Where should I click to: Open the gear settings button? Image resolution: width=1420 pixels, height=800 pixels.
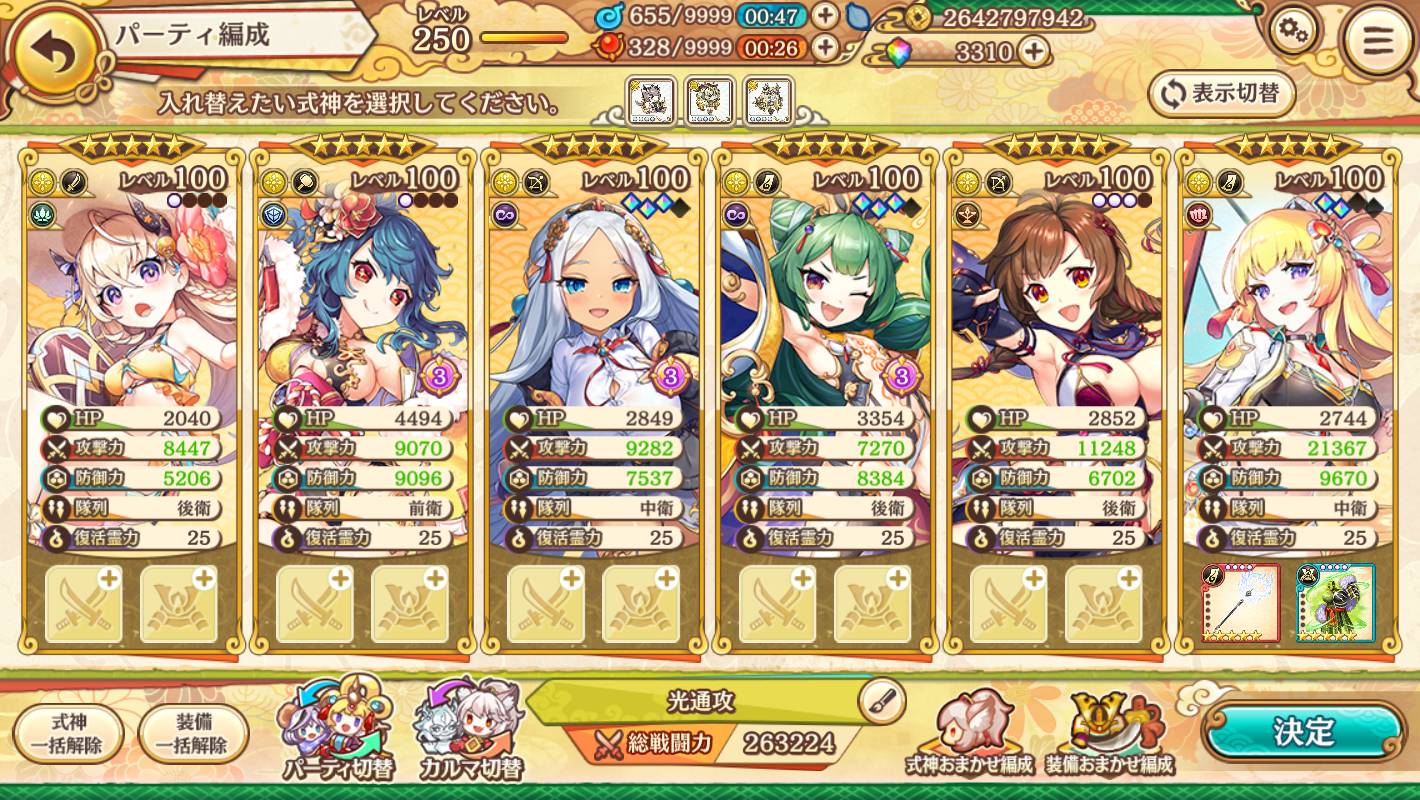click(1293, 33)
